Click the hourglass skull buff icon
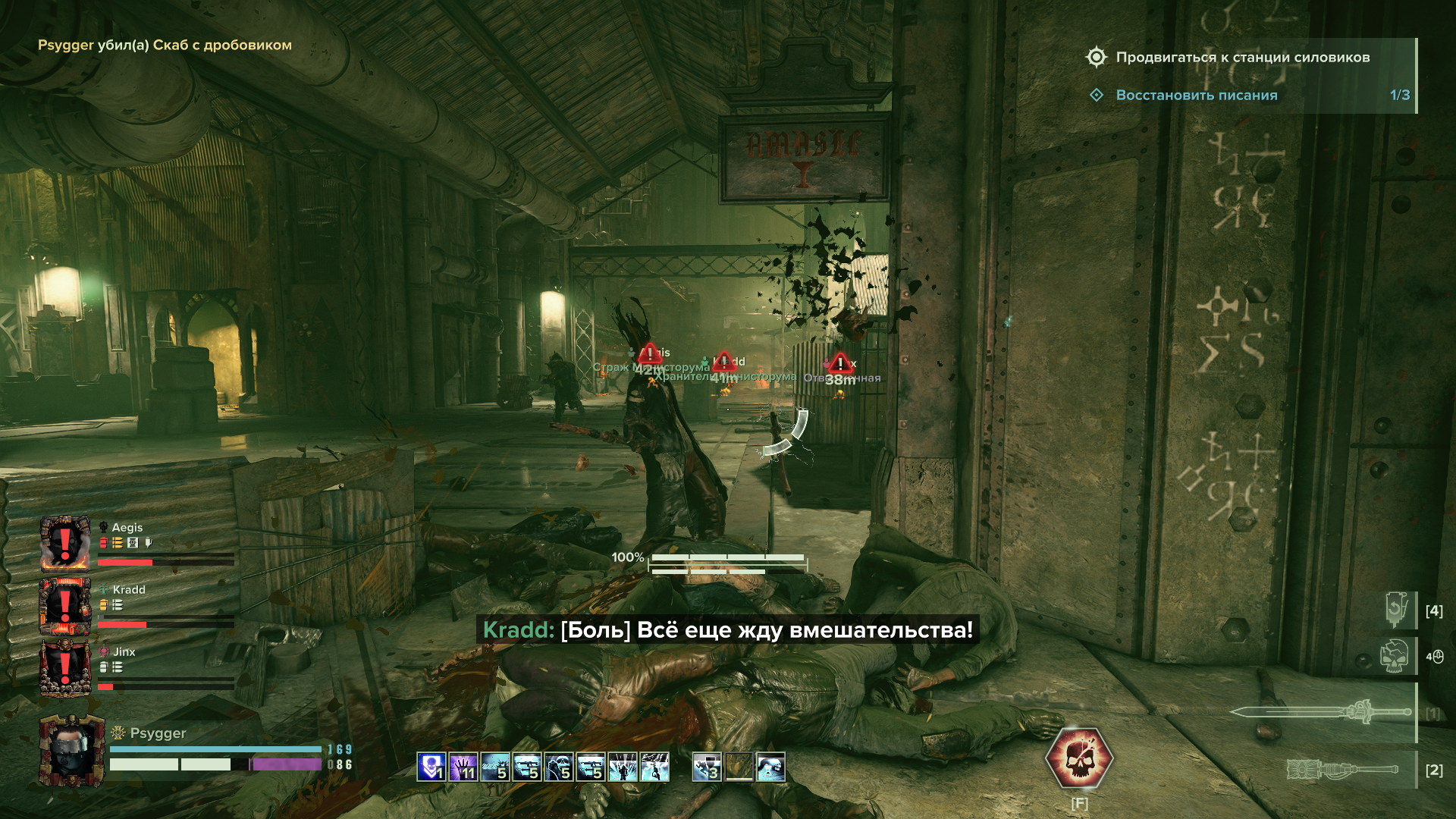The width and height of the screenshot is (1456, 819). [x=770, y=767]
